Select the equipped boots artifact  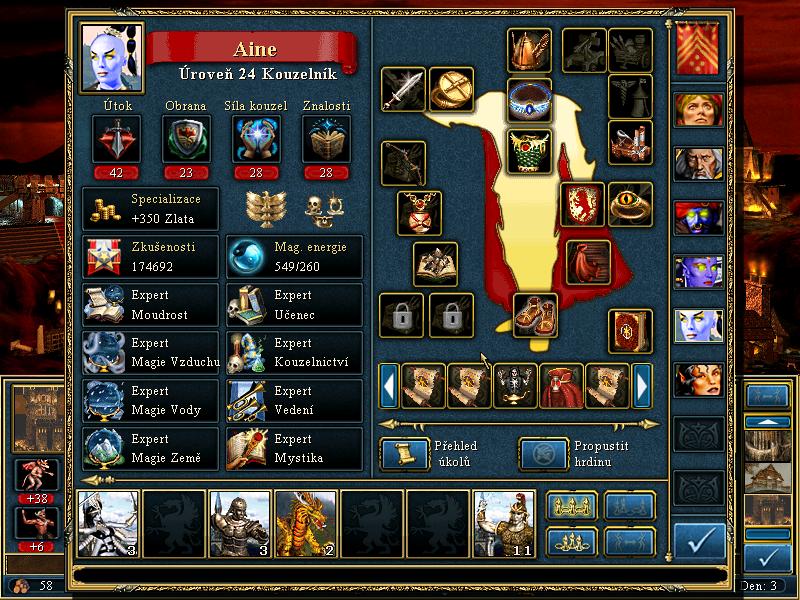(535, 313)
